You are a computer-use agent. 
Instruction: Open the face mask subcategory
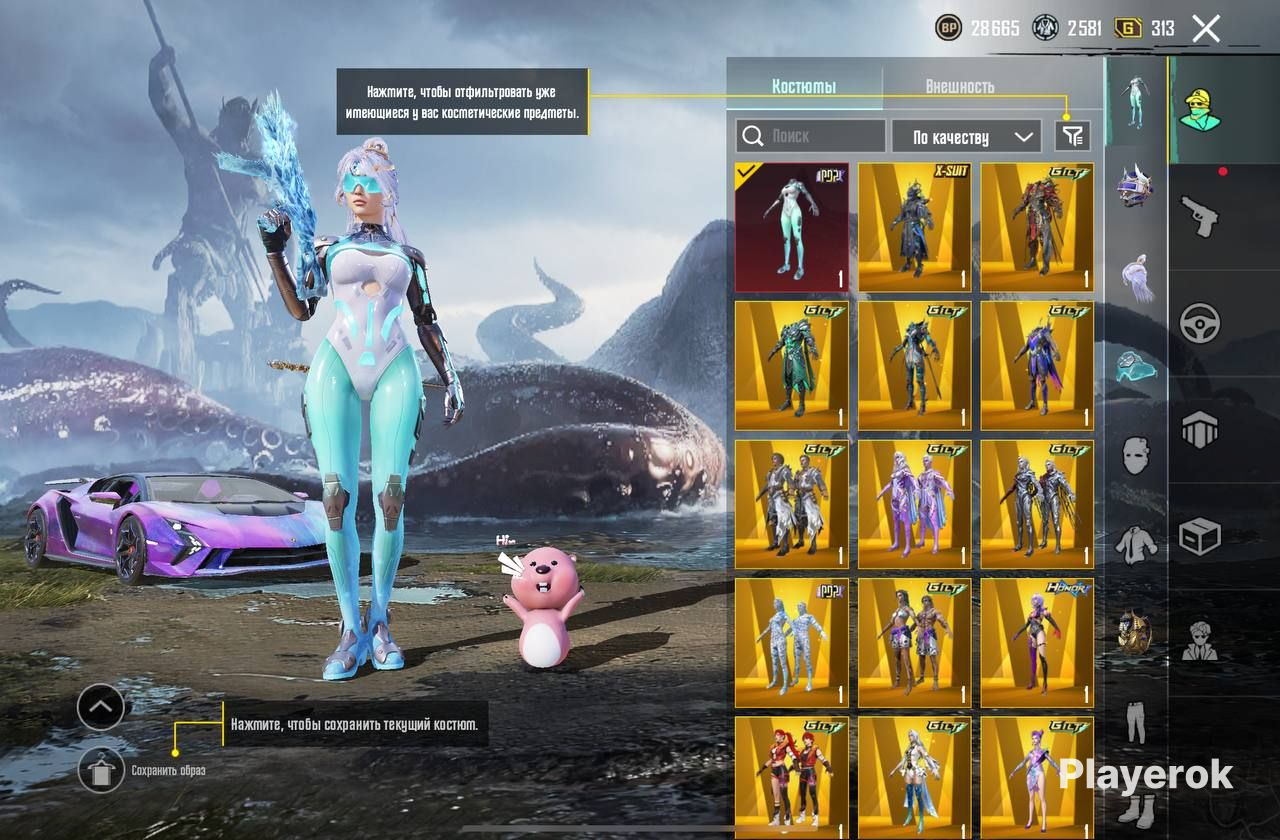pos(1135,455)
